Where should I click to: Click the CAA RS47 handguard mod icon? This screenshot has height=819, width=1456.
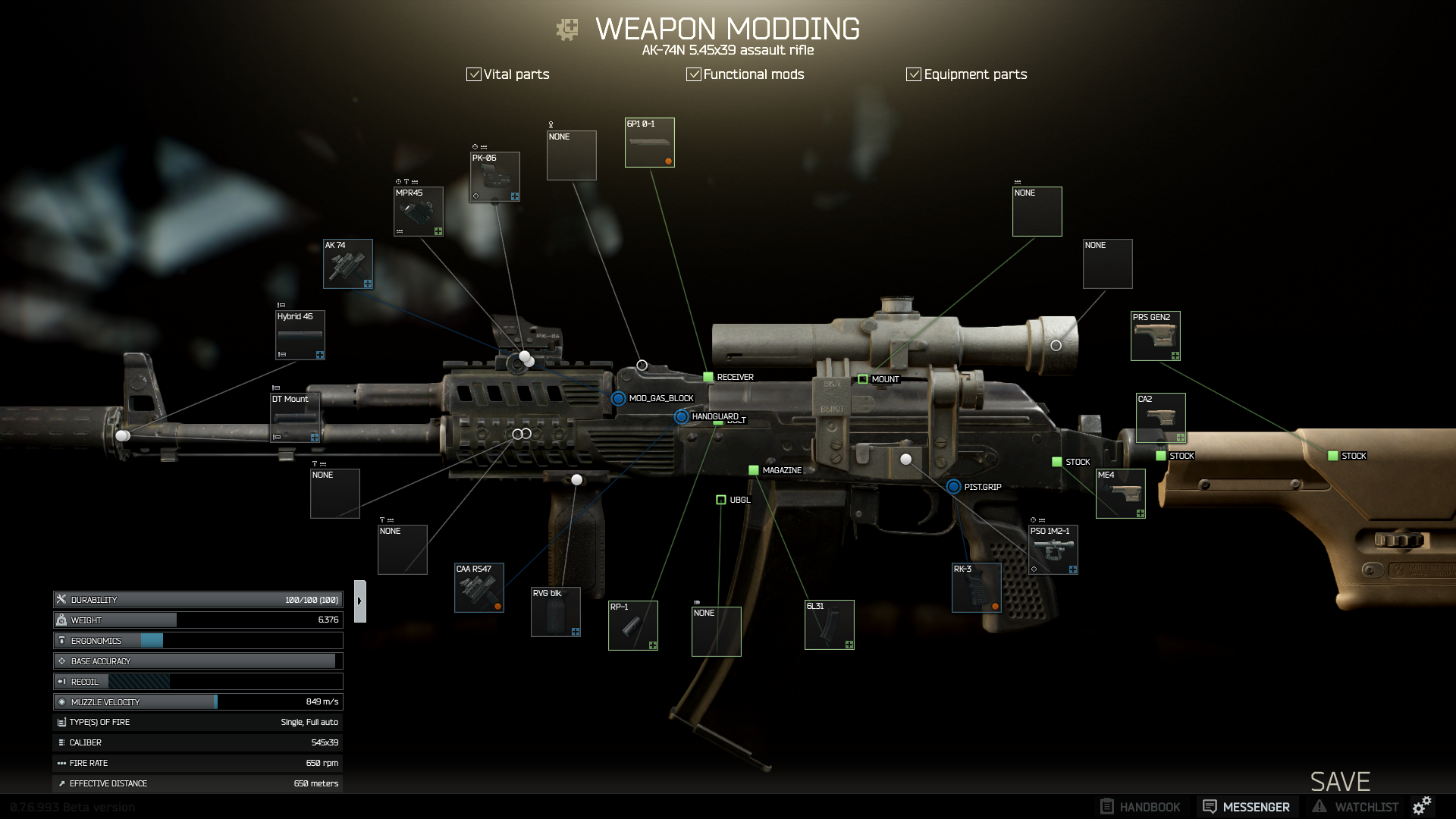[x=478, y=588]
